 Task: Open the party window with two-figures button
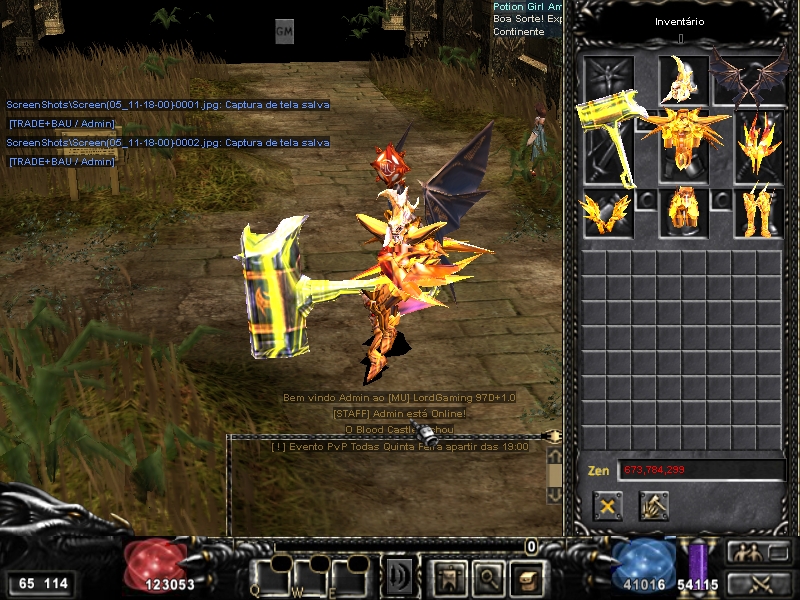tap(756, 552)
